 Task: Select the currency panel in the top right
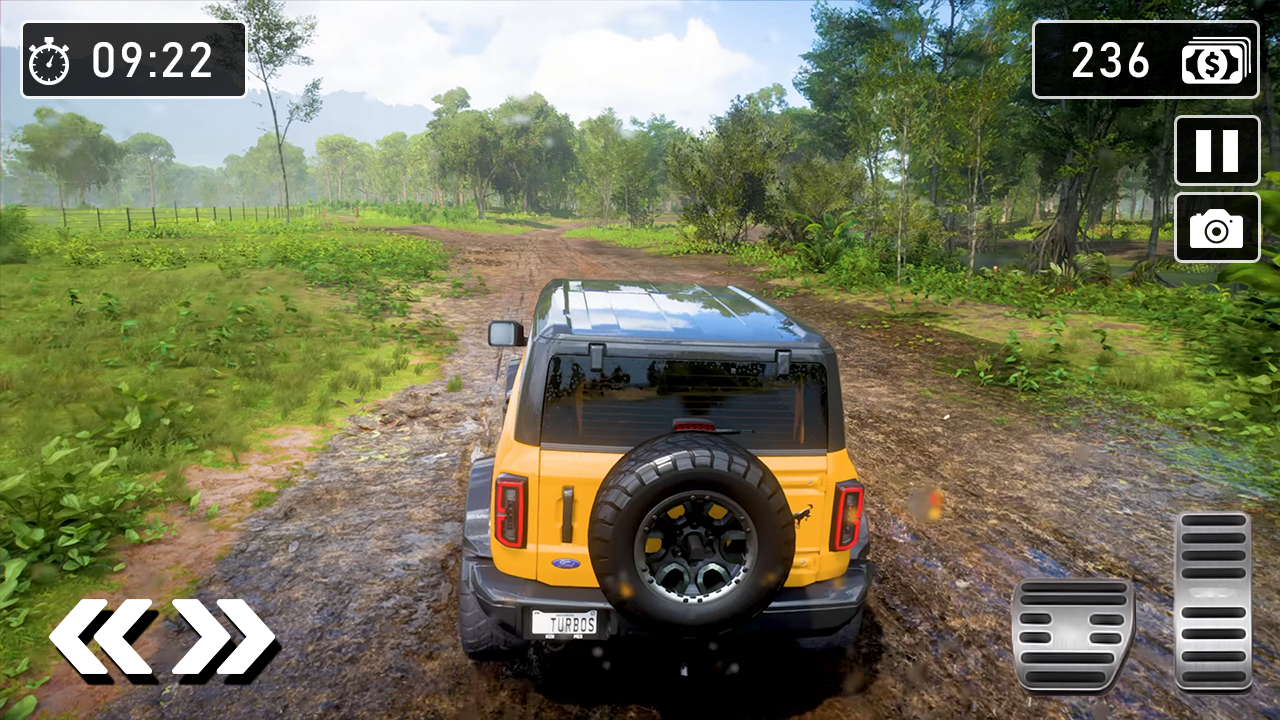[x=1145, y=62]
